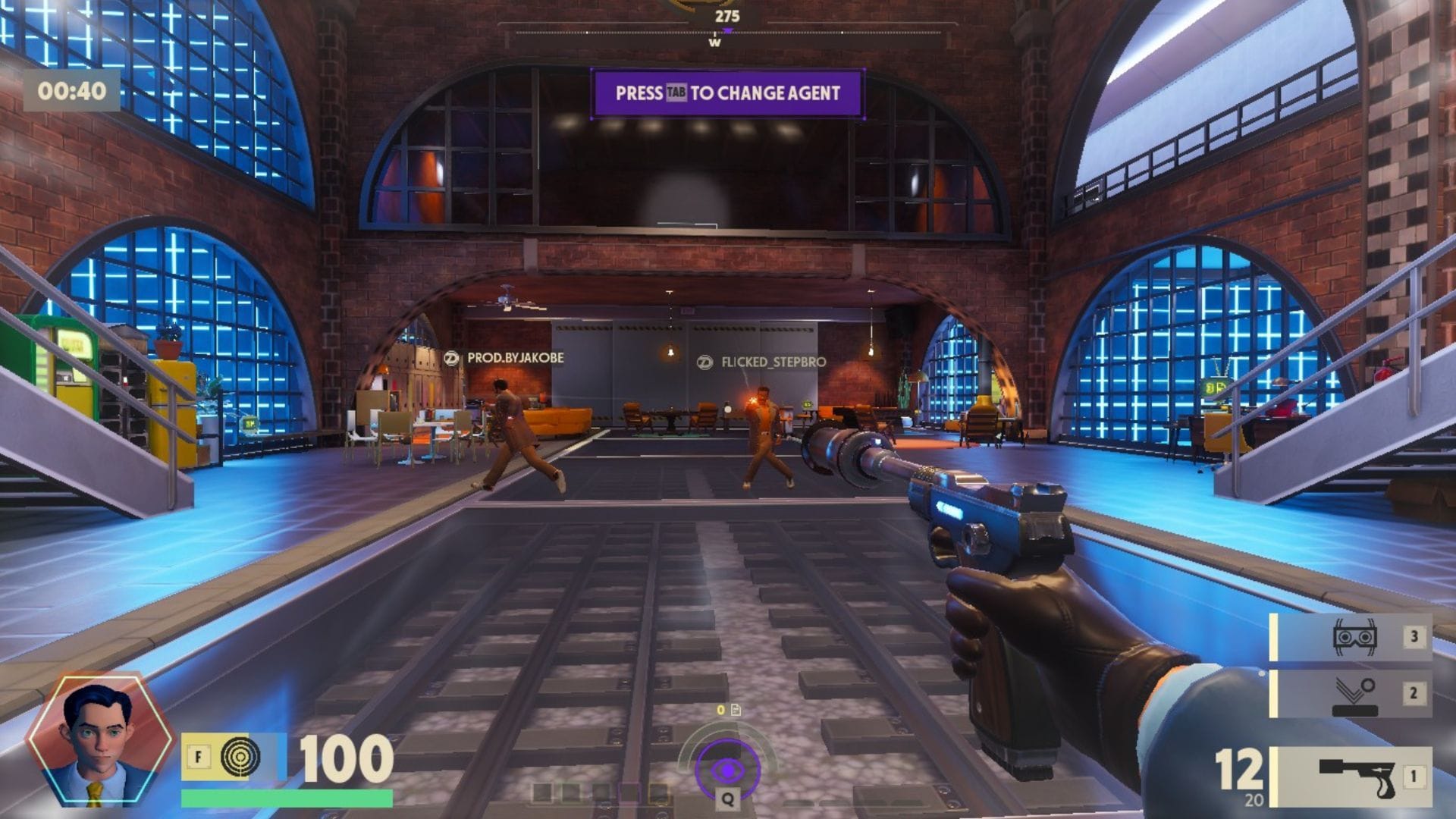1456x819 pixels.
Task: Trigger the purple eye ability
Action: [727, 770]
